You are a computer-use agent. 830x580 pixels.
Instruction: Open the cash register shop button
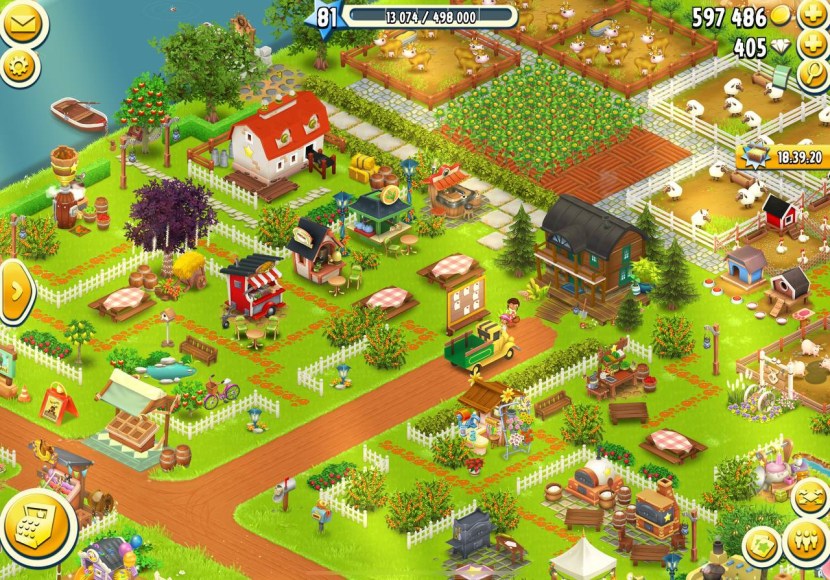37,527
